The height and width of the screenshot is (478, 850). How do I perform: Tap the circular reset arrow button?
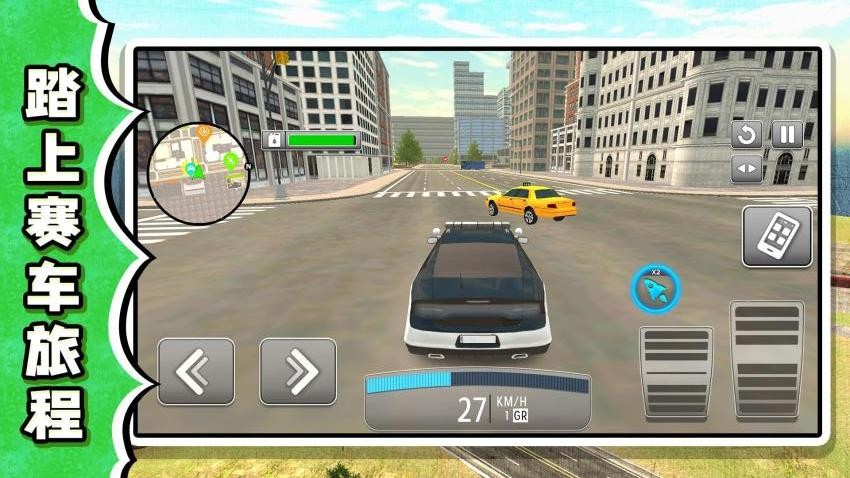click(x=746, y=134)
